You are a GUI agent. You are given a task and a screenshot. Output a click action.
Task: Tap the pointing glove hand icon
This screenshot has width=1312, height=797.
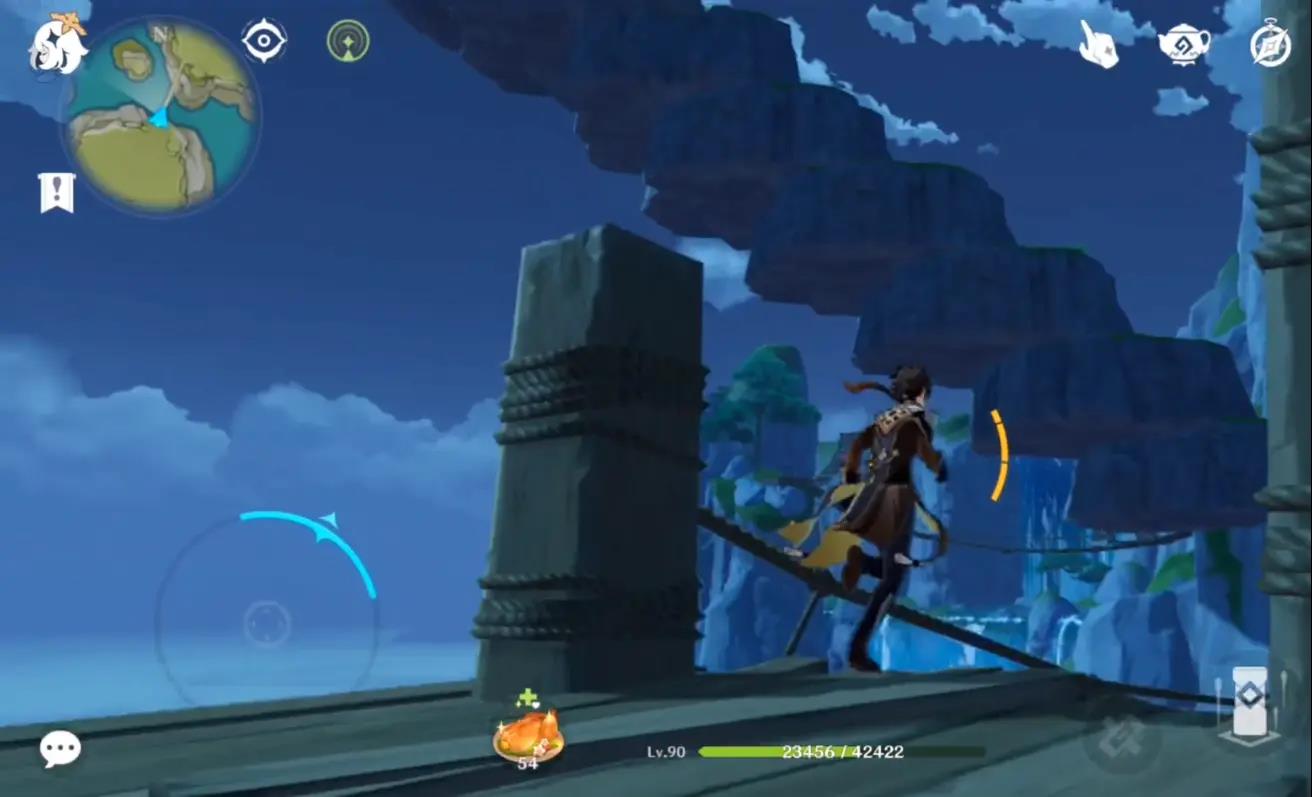pyautogui.click(x=1098, y=44)
